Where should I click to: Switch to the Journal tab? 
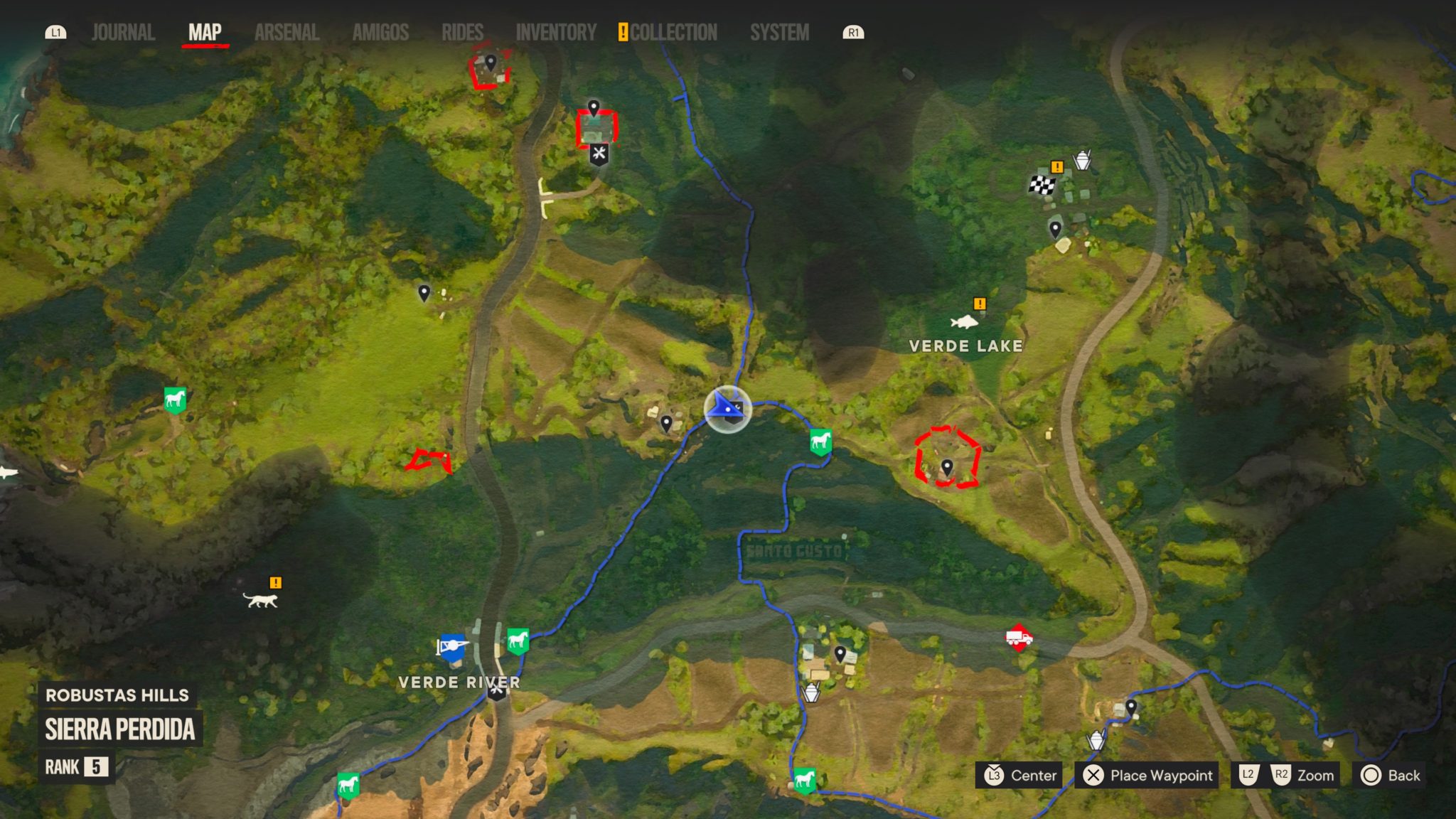(122, 31)
